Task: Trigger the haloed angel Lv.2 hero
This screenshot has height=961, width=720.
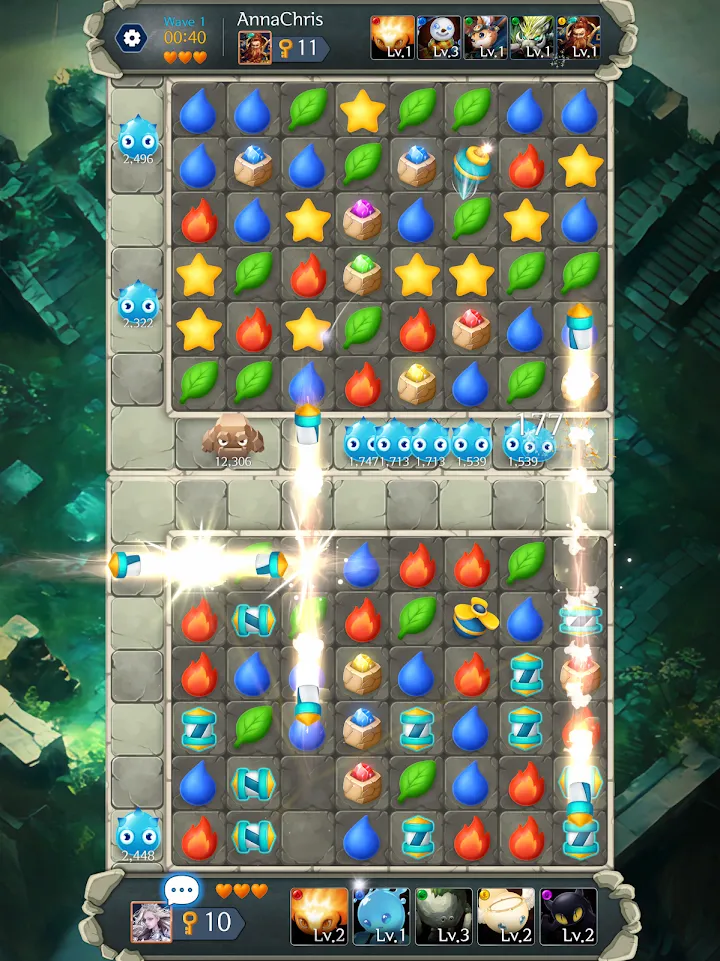Action: 505,916
